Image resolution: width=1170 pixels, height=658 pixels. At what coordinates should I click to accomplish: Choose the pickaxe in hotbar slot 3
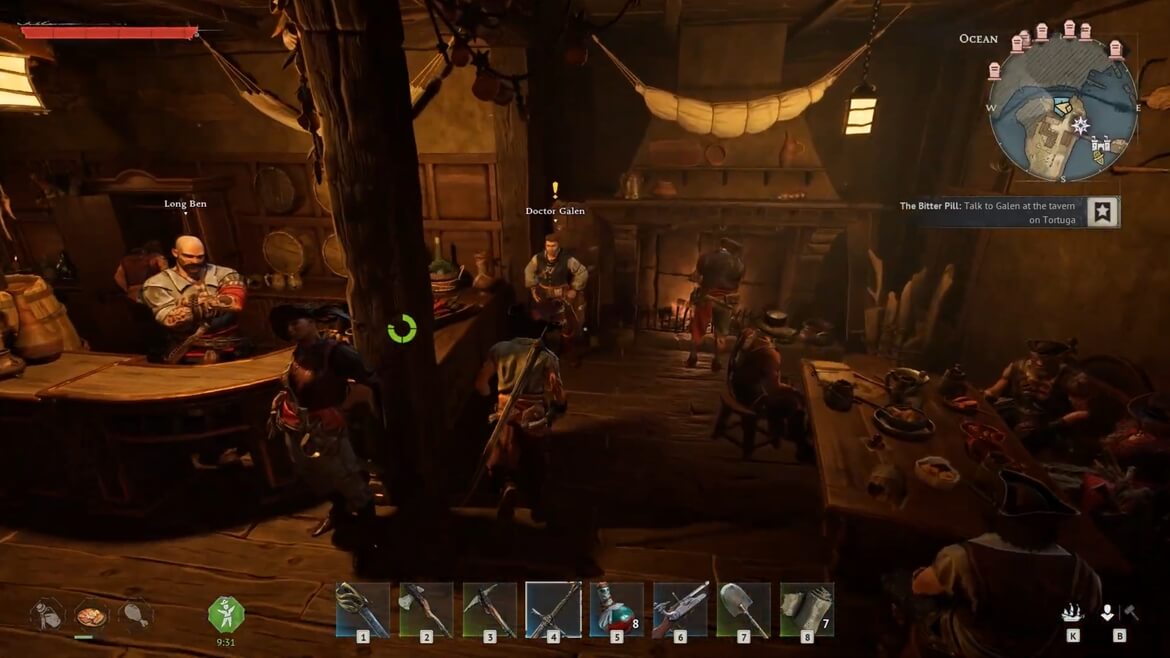tap(489, 608)
